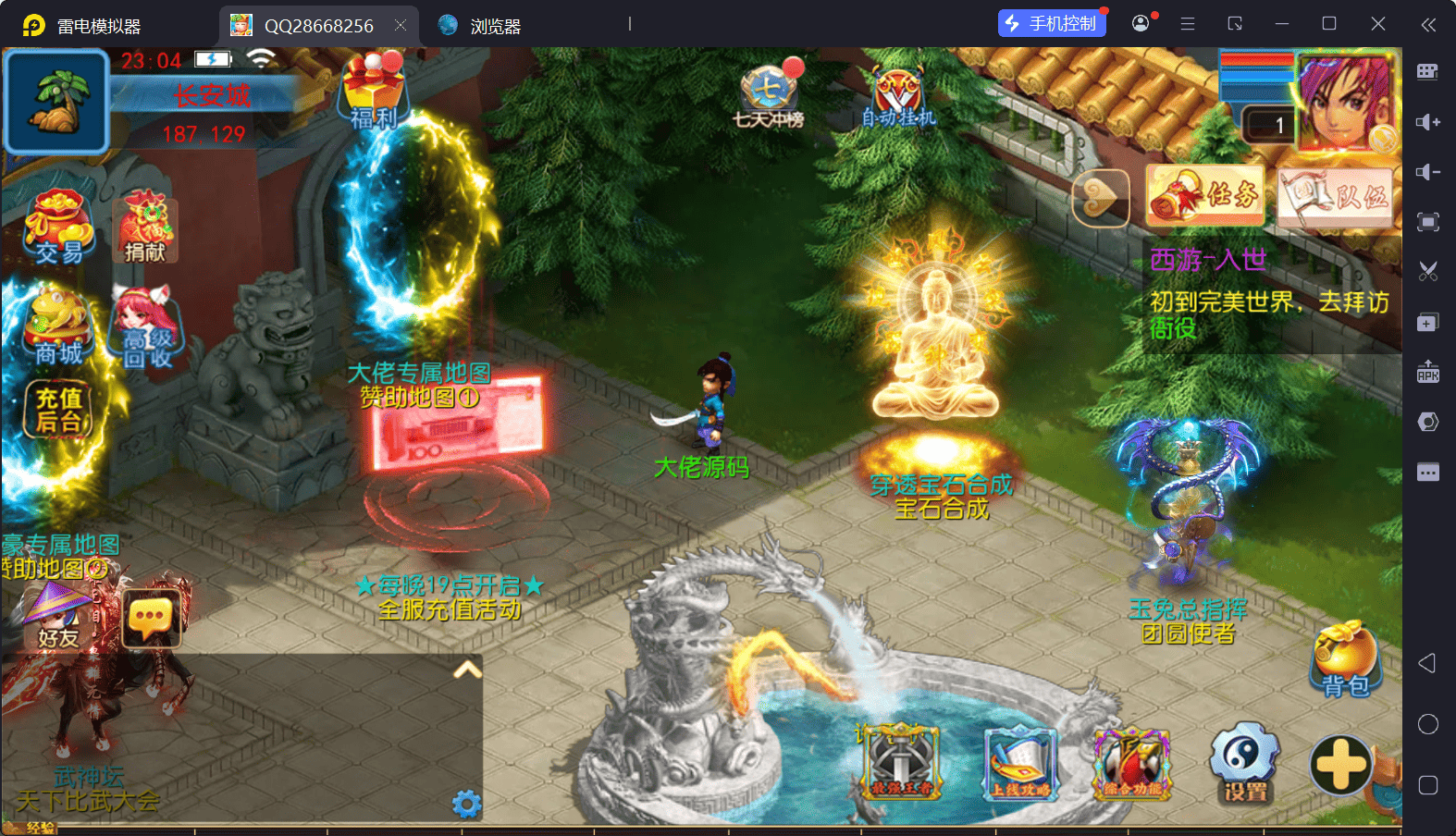
Task: Open the 好友 friends list
Action: click(x=56, y=615)
